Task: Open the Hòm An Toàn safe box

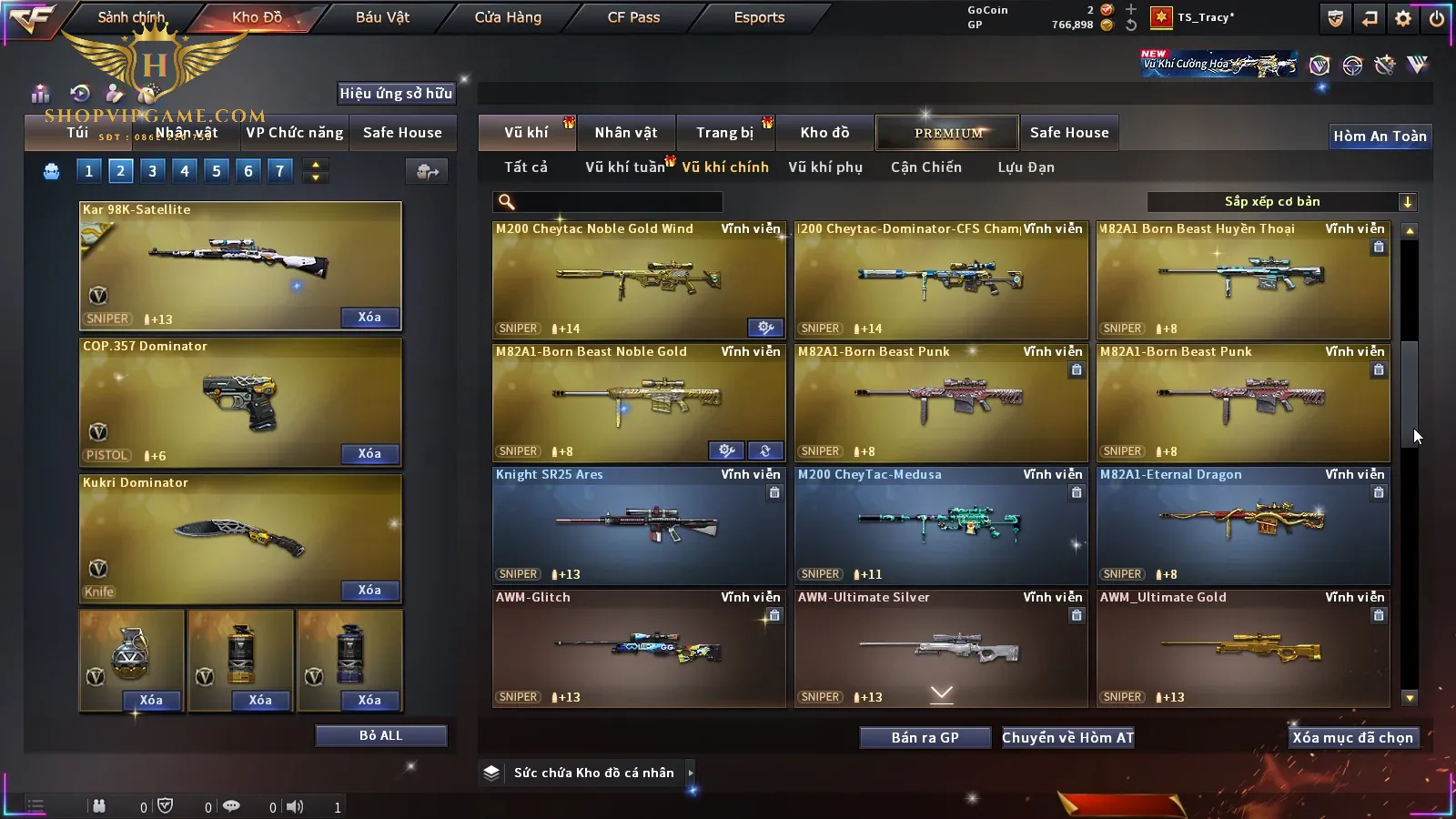Action: click(1380, 136)
